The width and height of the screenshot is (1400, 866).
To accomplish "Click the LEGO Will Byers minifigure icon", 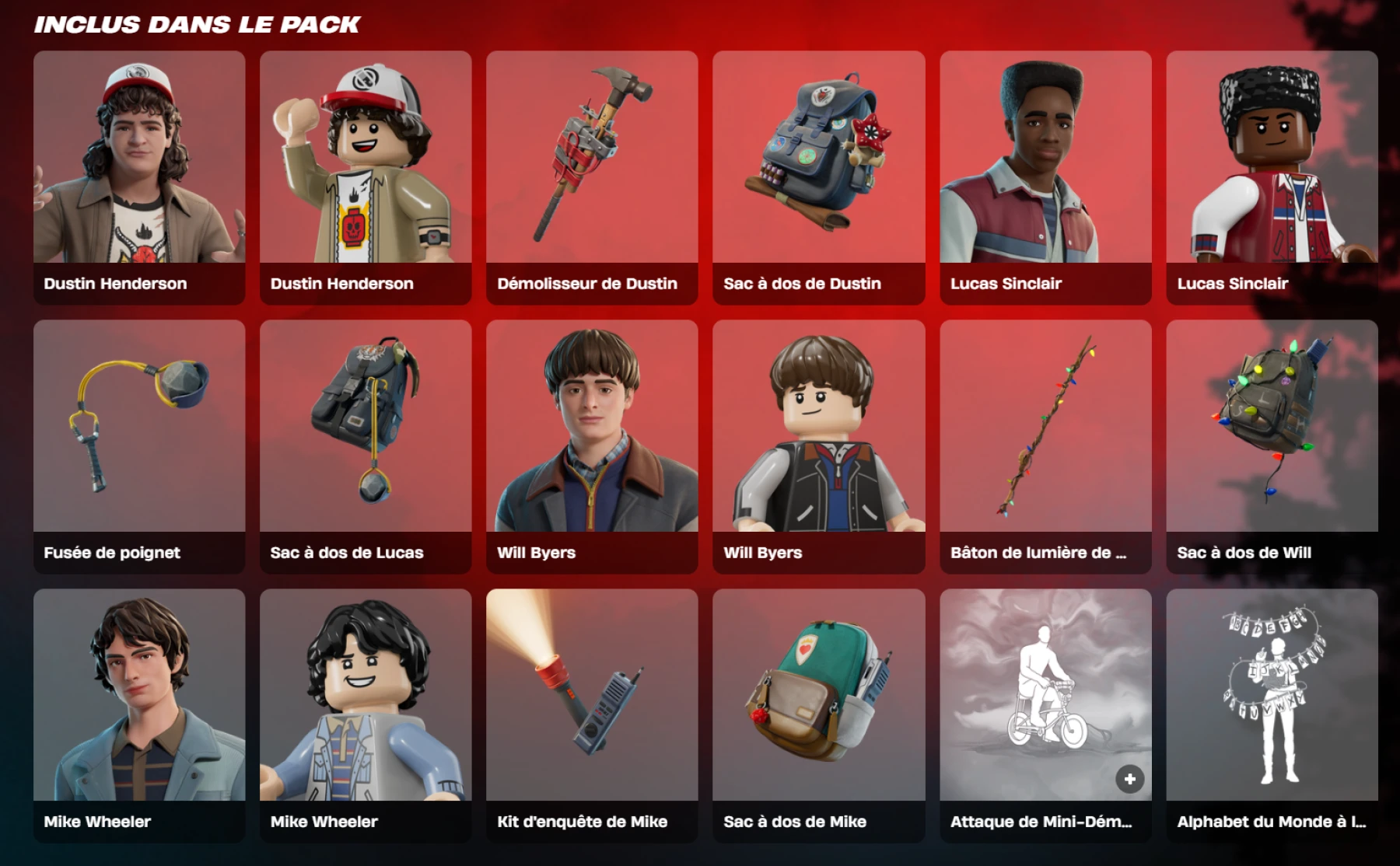I will pyautogui.click(x=817, y=428).
